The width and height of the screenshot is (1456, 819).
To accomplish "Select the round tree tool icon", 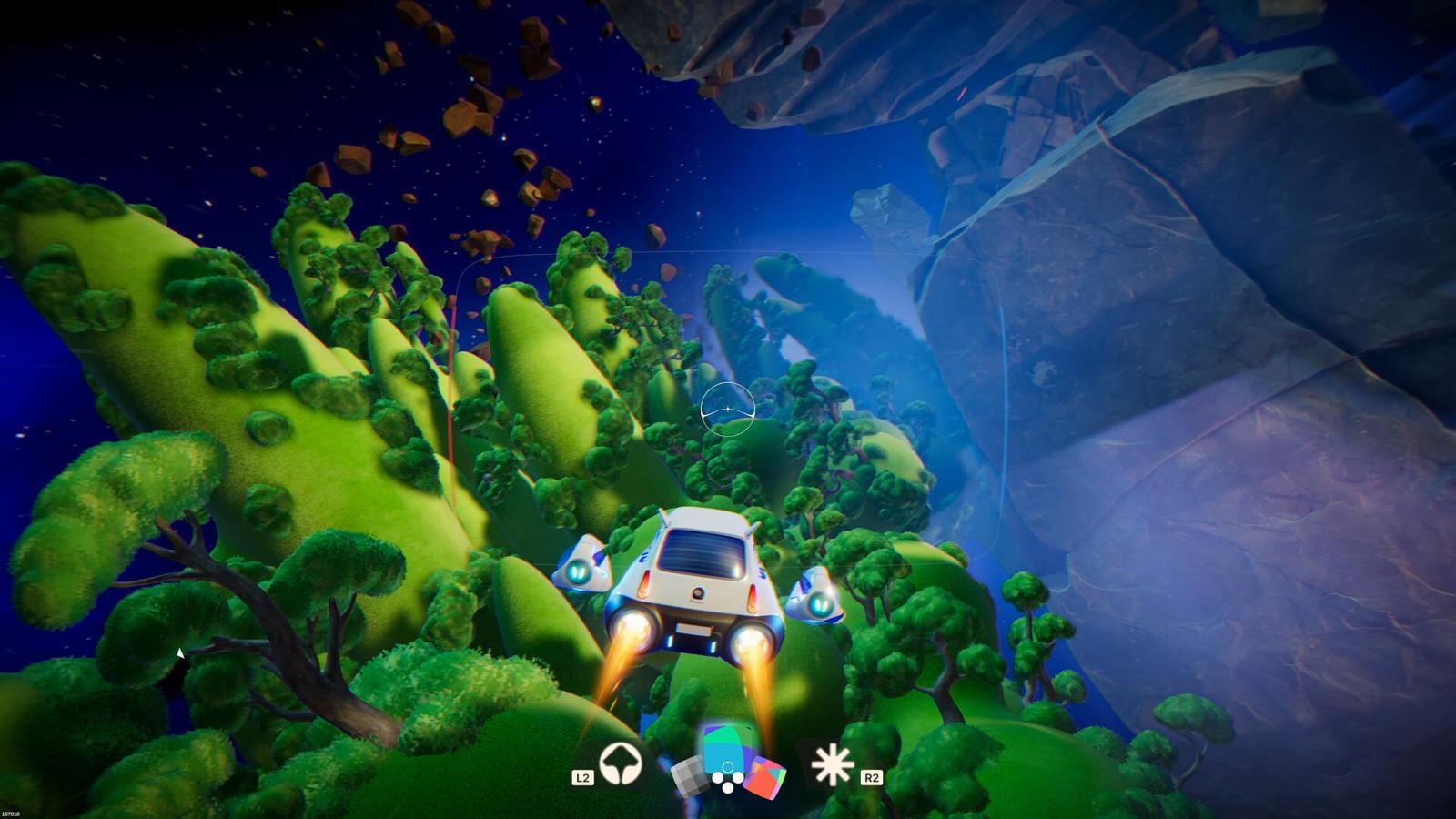I will [x=621, y=763].
